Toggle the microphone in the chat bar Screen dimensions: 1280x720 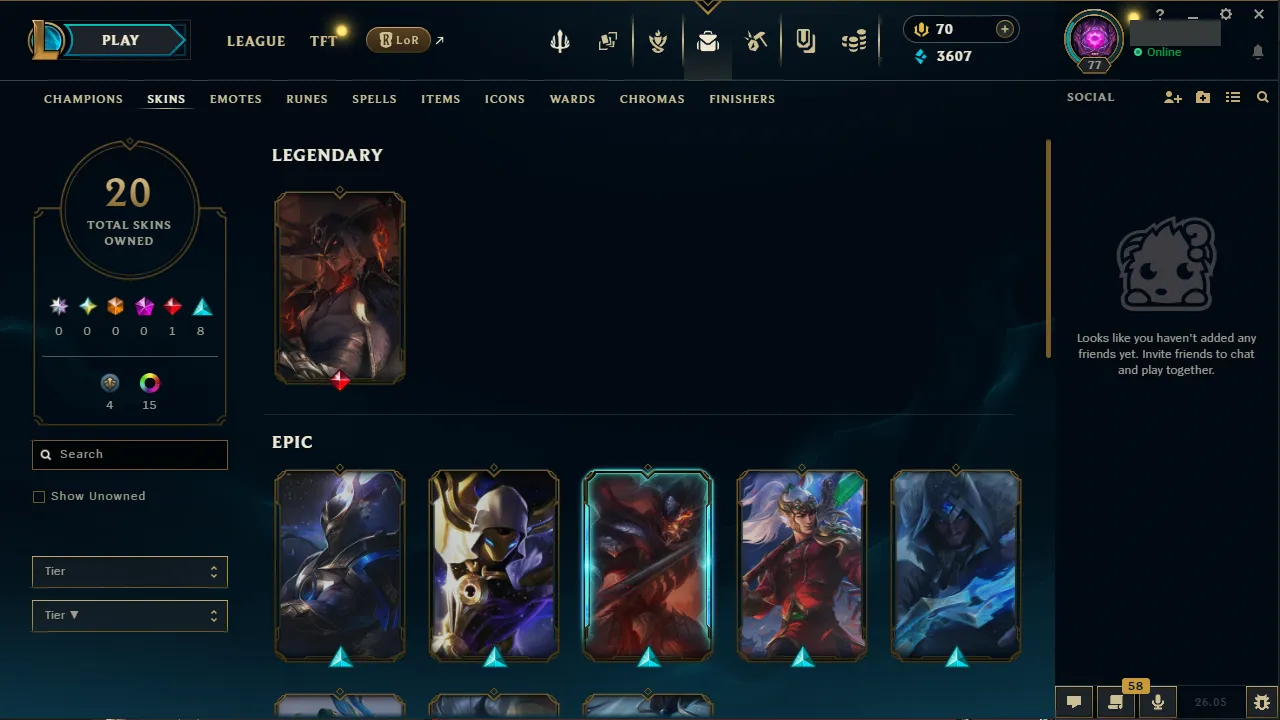(x=1157, y=701)
